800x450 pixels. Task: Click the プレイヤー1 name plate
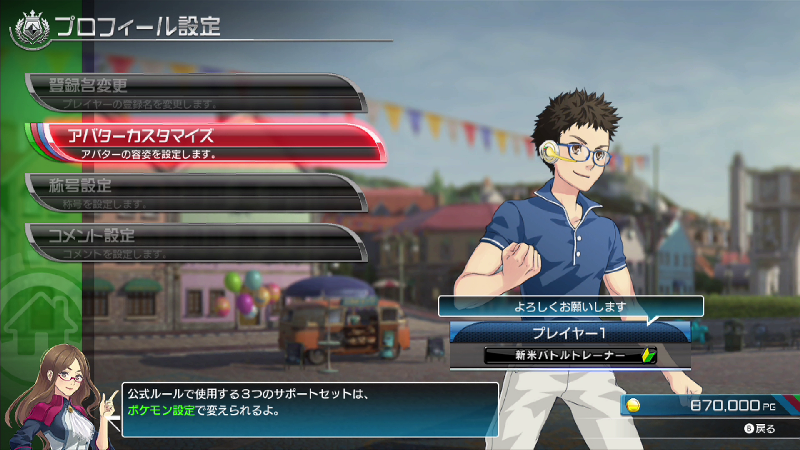pos(569,331)
